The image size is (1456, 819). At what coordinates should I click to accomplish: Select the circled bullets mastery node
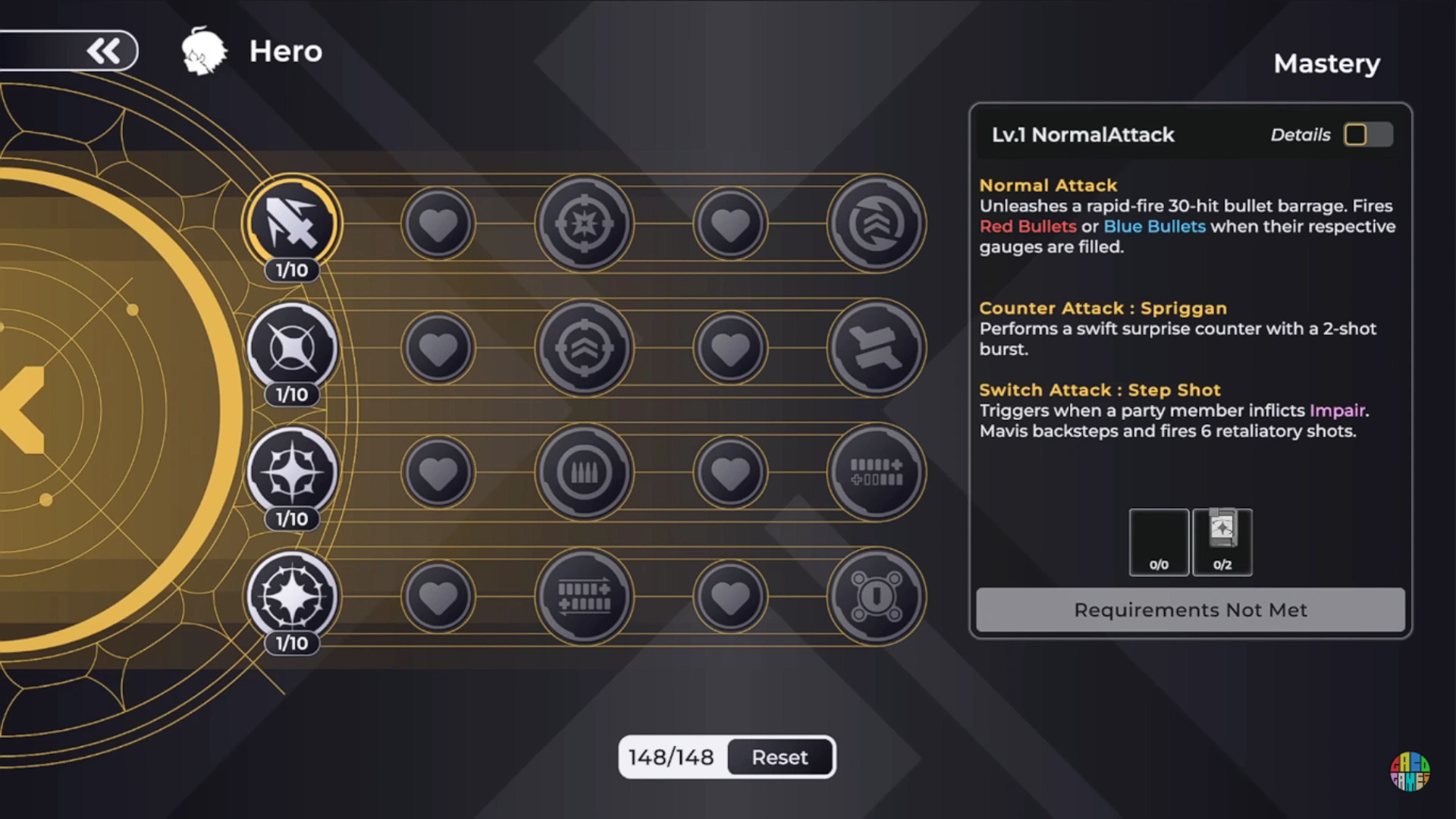(x=584, y=472)
